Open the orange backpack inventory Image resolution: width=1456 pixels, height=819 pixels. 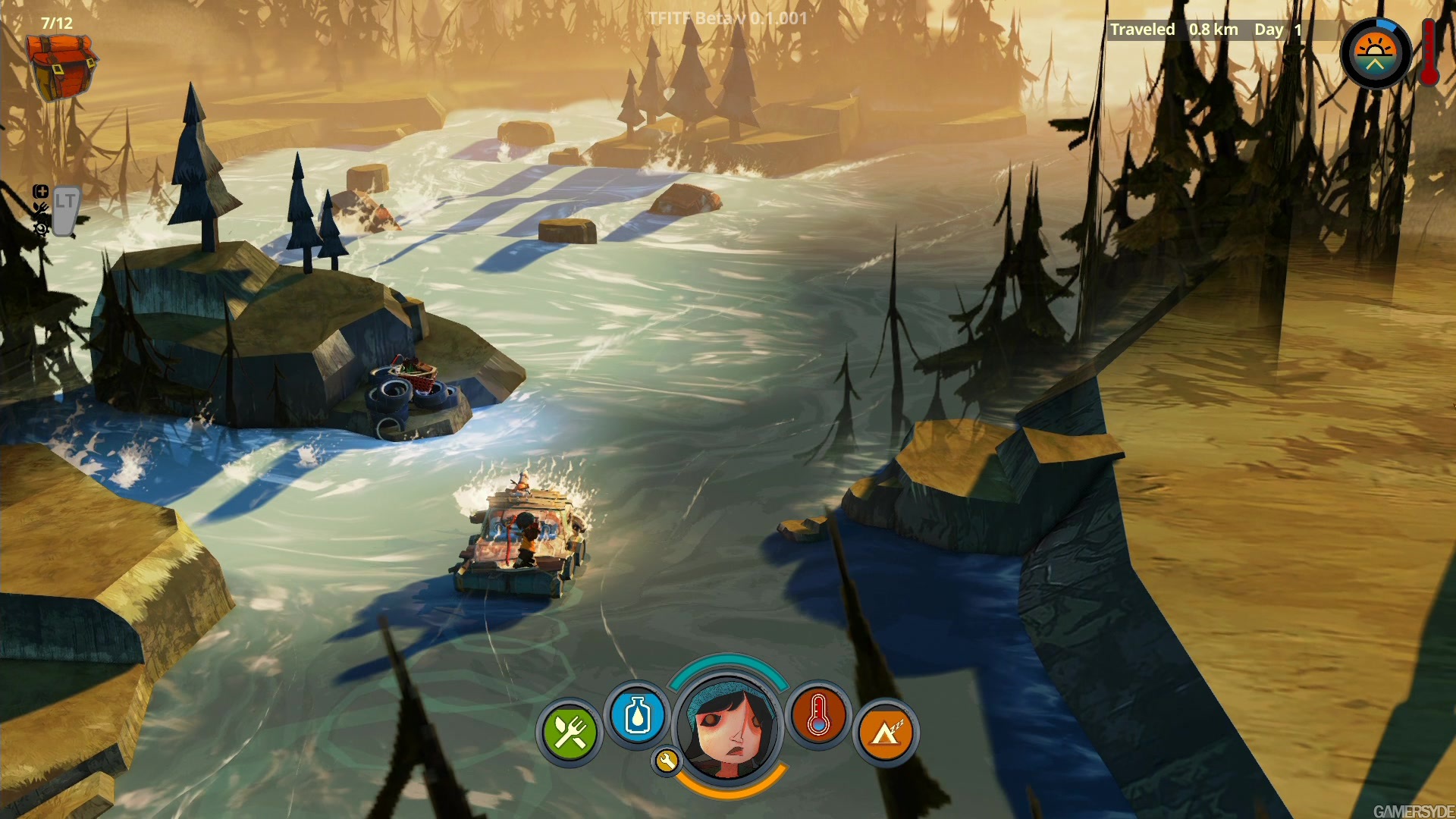coord(61,67)
